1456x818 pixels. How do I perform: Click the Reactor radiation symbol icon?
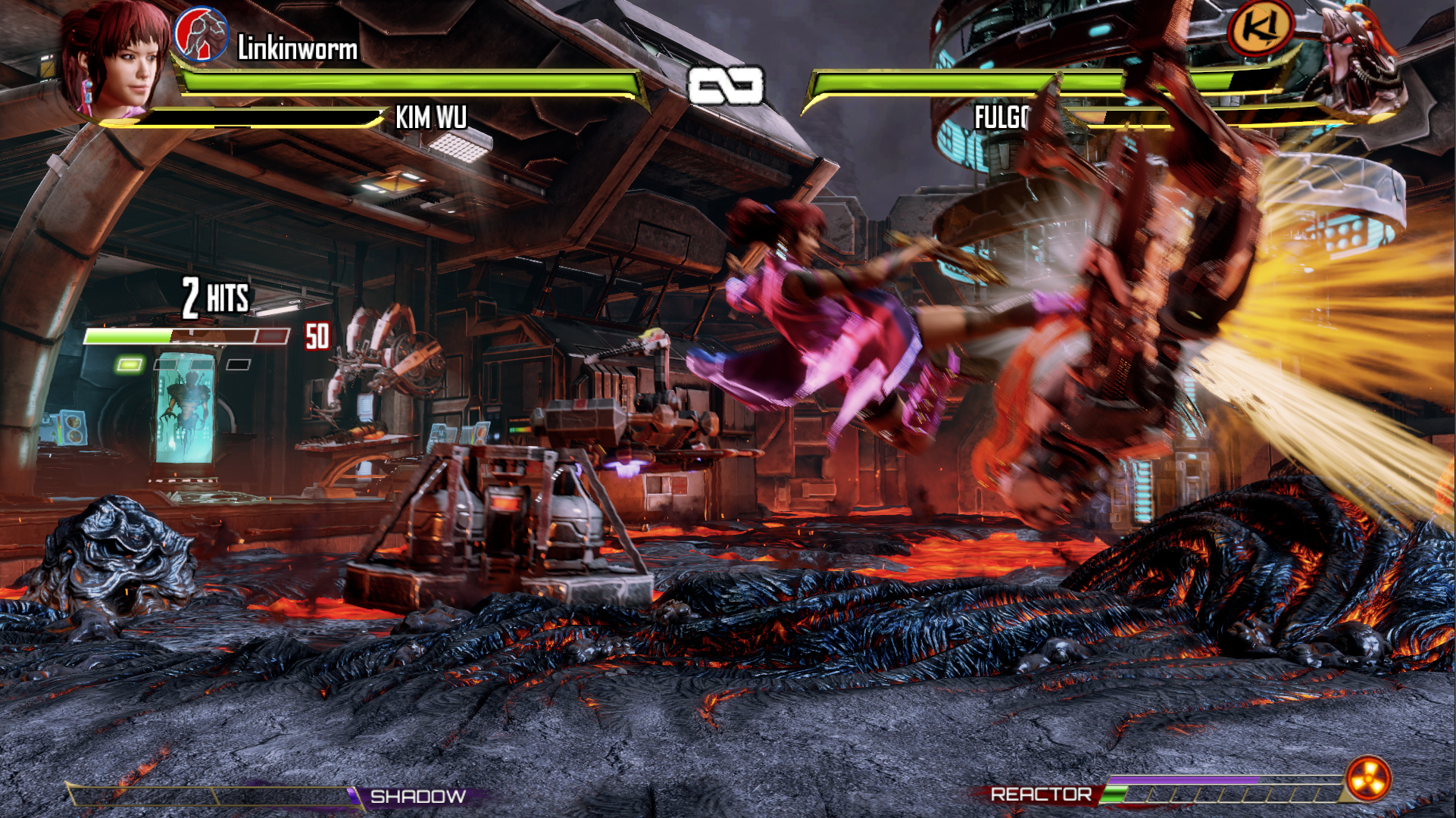click(x=1367, y=778)
